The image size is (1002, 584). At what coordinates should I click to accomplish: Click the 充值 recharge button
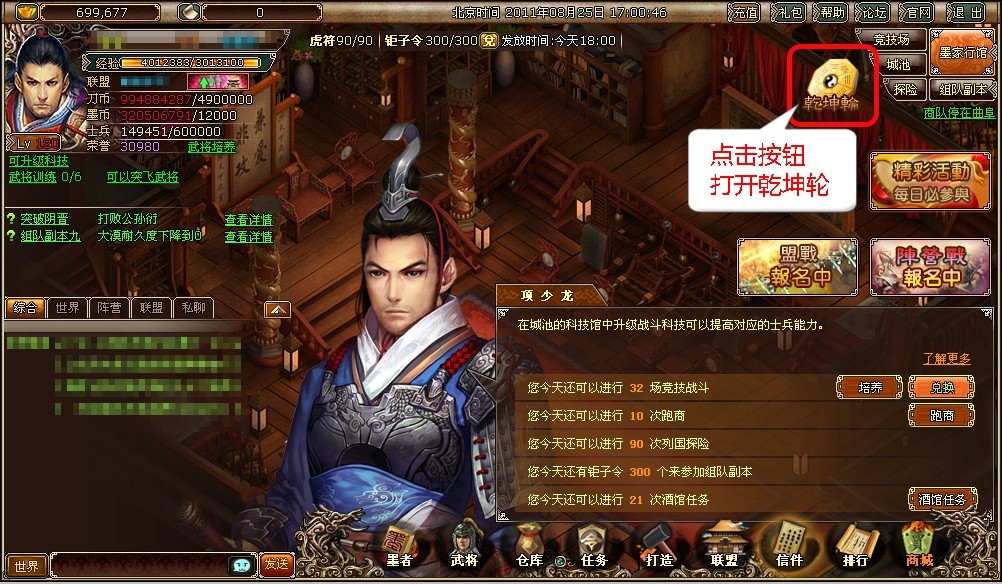(x=744, y=13)
